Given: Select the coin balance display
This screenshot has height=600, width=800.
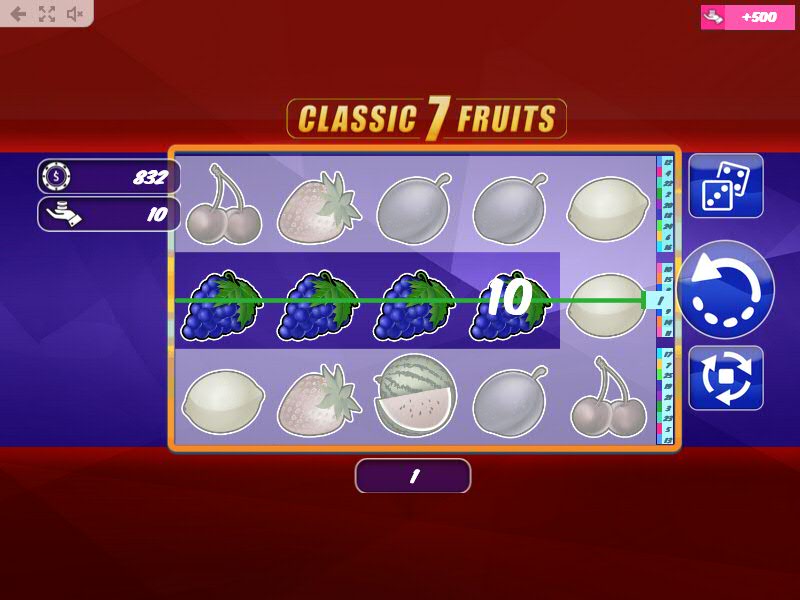Looking at the screenshot, I should point(110,177).
